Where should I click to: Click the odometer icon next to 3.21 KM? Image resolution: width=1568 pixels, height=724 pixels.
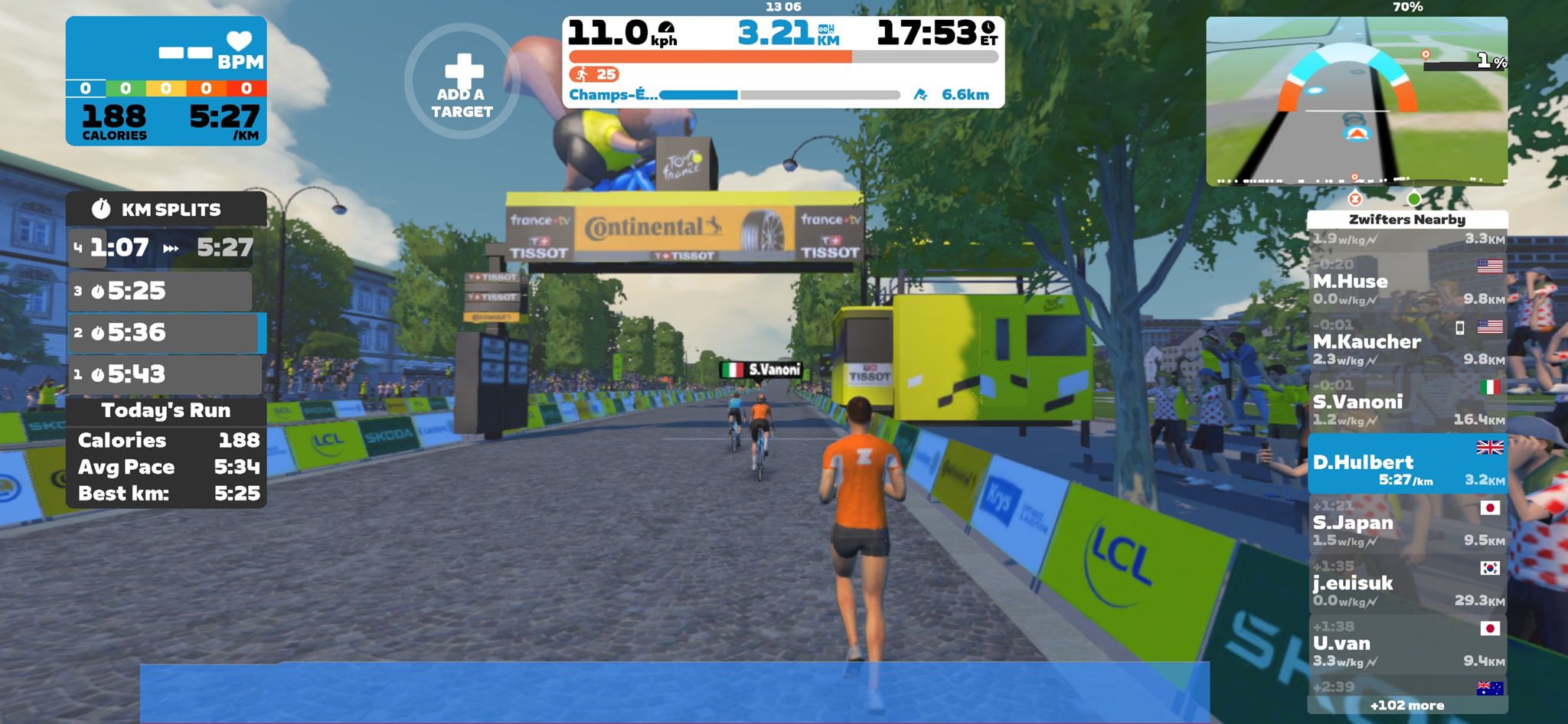click(828, 29)
